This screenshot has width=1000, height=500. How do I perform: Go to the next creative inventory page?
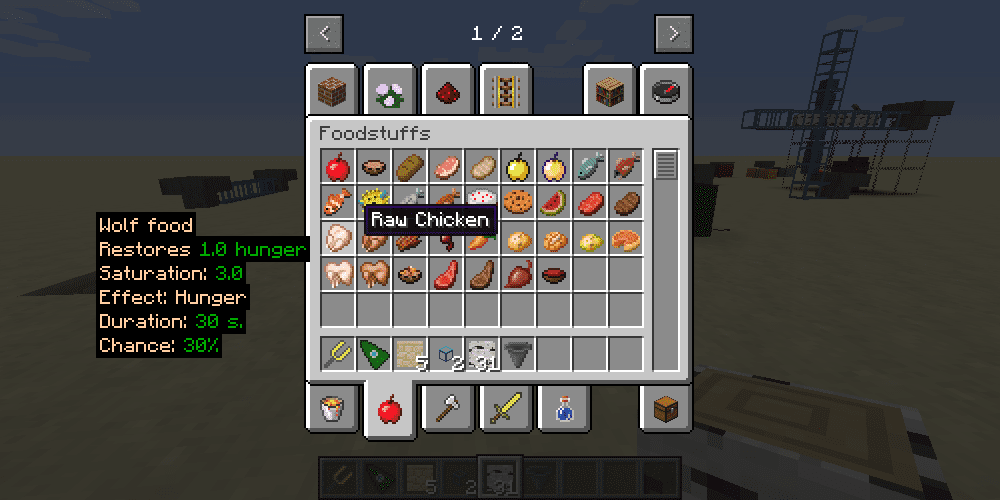(x=674, y=33)
